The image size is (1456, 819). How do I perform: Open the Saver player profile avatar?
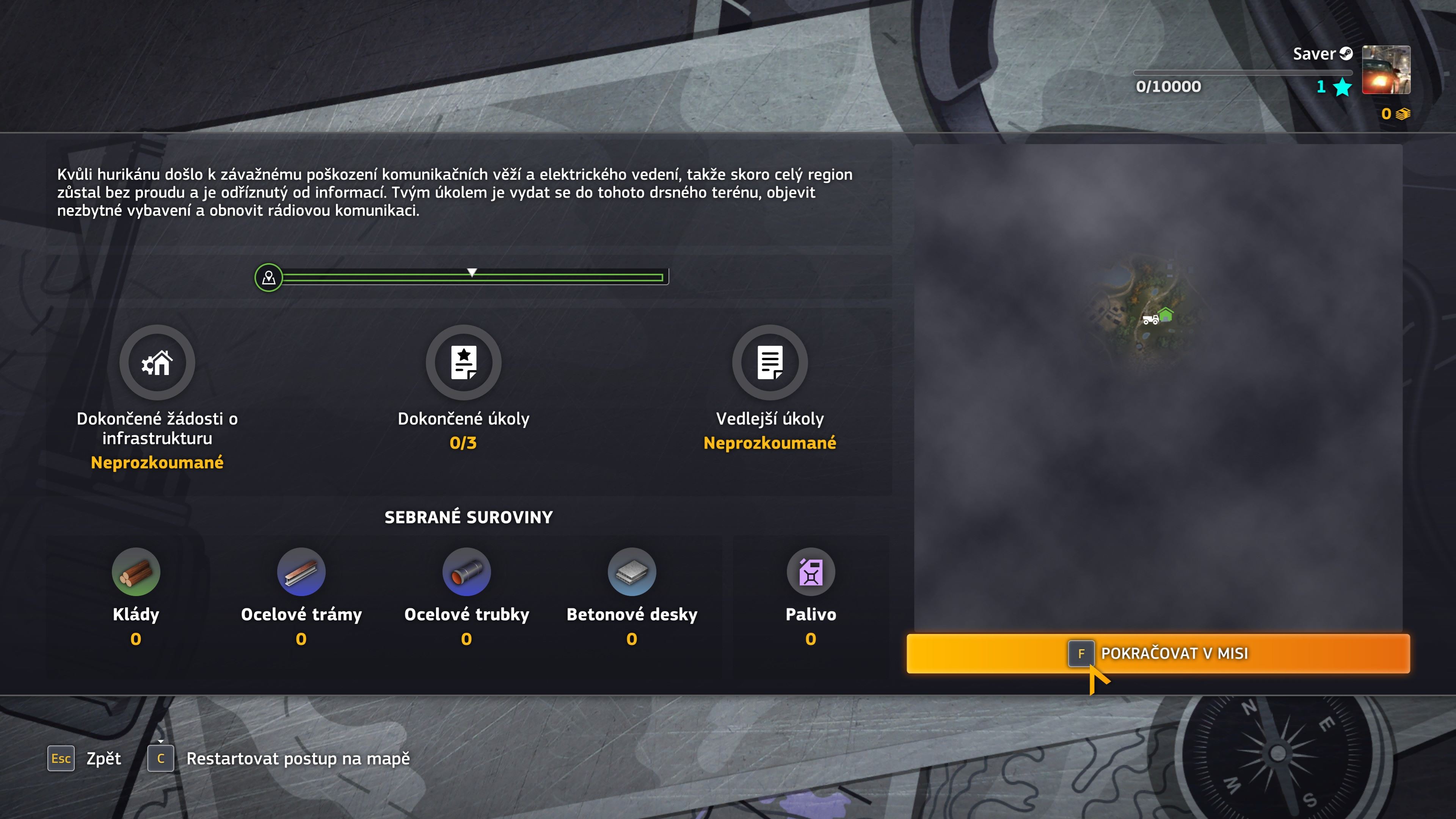pos(1386,69)
